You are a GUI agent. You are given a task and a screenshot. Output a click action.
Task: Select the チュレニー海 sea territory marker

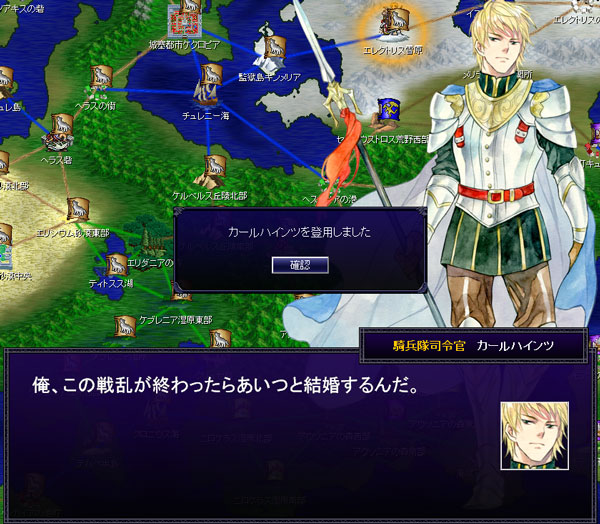209,79
